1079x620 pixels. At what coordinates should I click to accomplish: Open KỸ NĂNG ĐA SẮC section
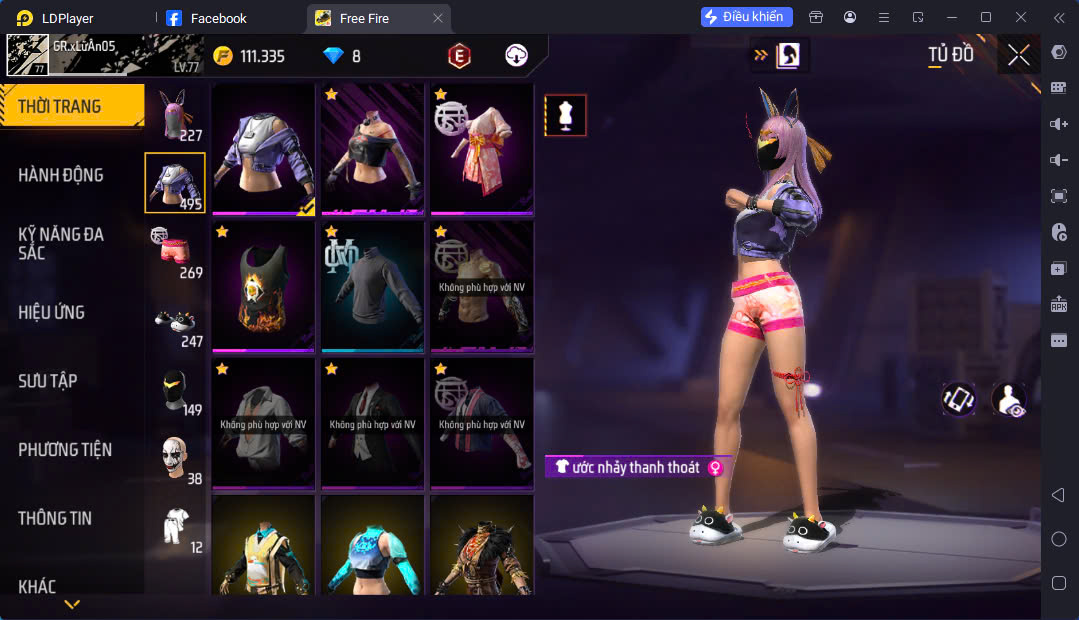pyautogui.click(x=62, y=243)
